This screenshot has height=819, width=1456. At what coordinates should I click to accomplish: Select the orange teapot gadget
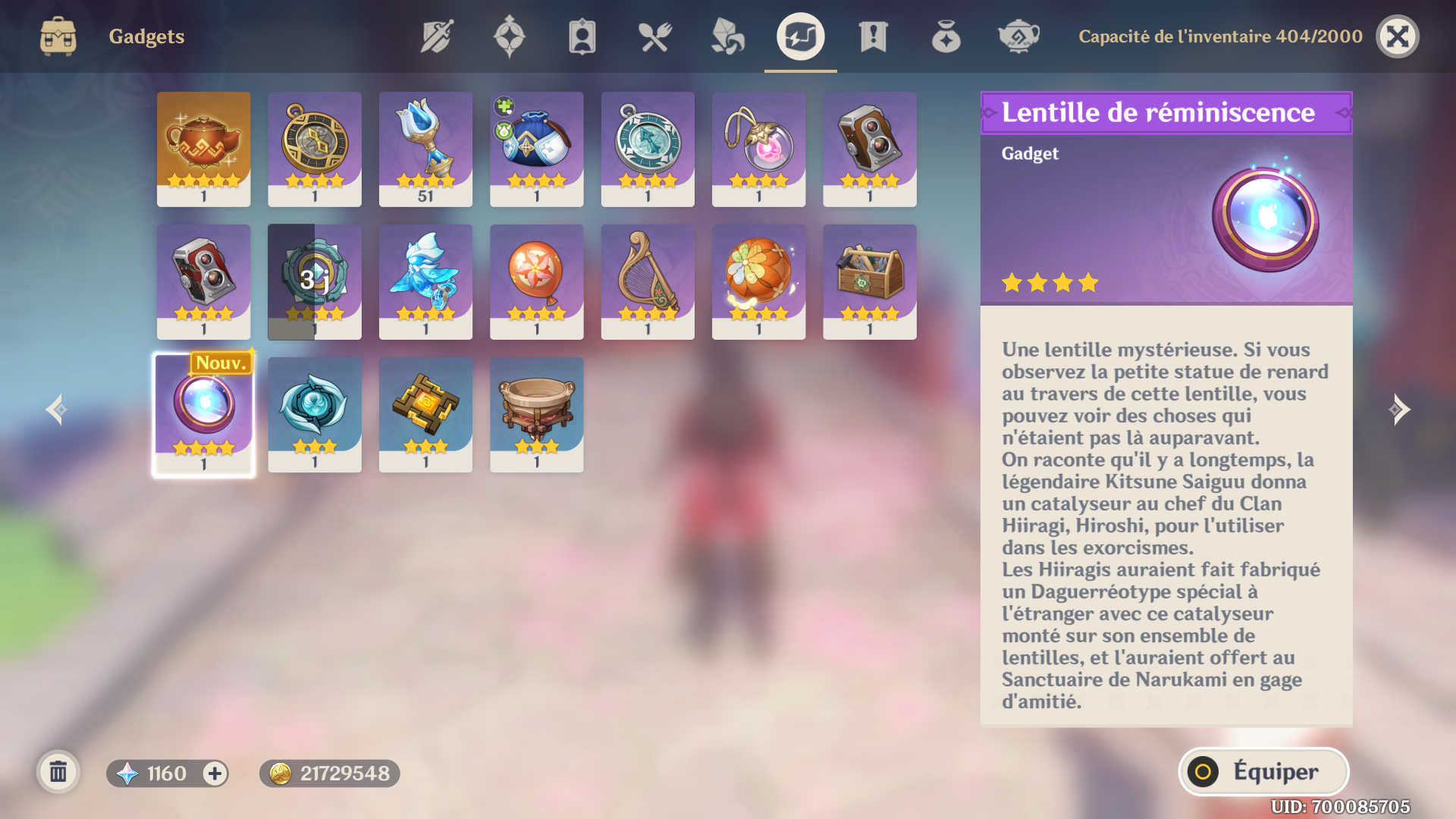point(203,149)
